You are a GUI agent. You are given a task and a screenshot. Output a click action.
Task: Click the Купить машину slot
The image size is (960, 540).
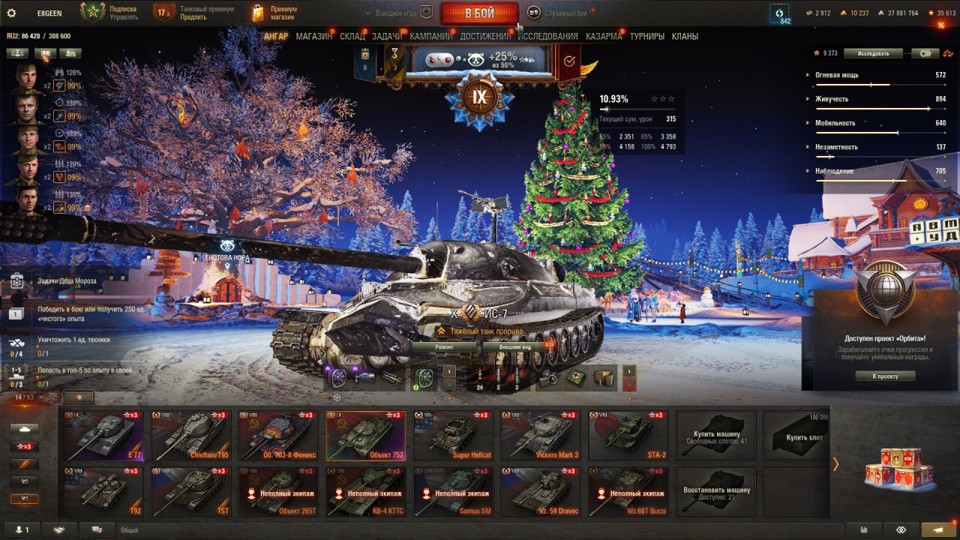click(716, 435)
